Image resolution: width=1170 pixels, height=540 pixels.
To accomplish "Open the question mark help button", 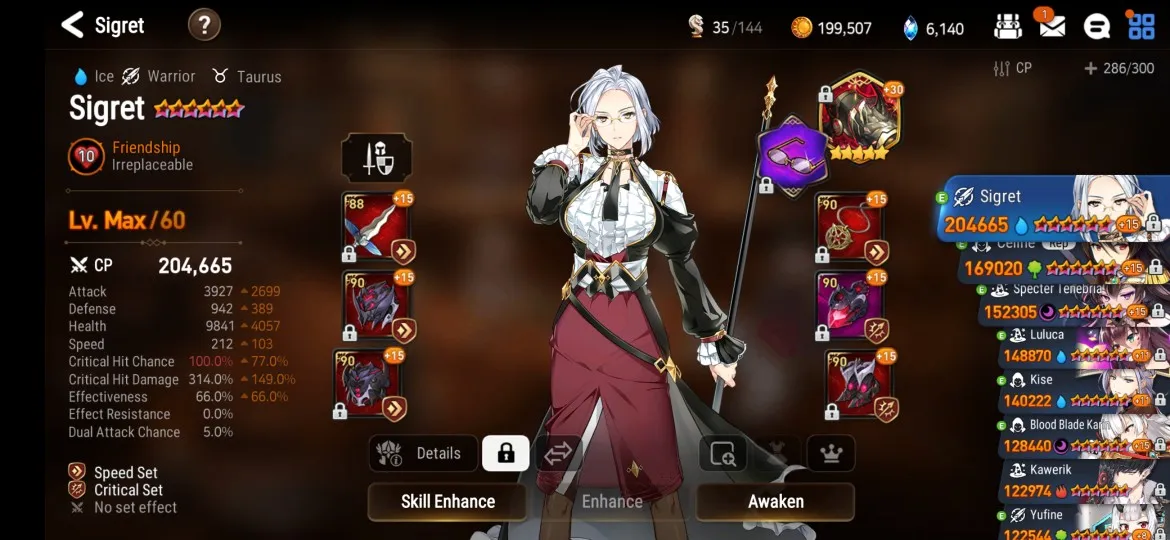I will click(204, 25).
